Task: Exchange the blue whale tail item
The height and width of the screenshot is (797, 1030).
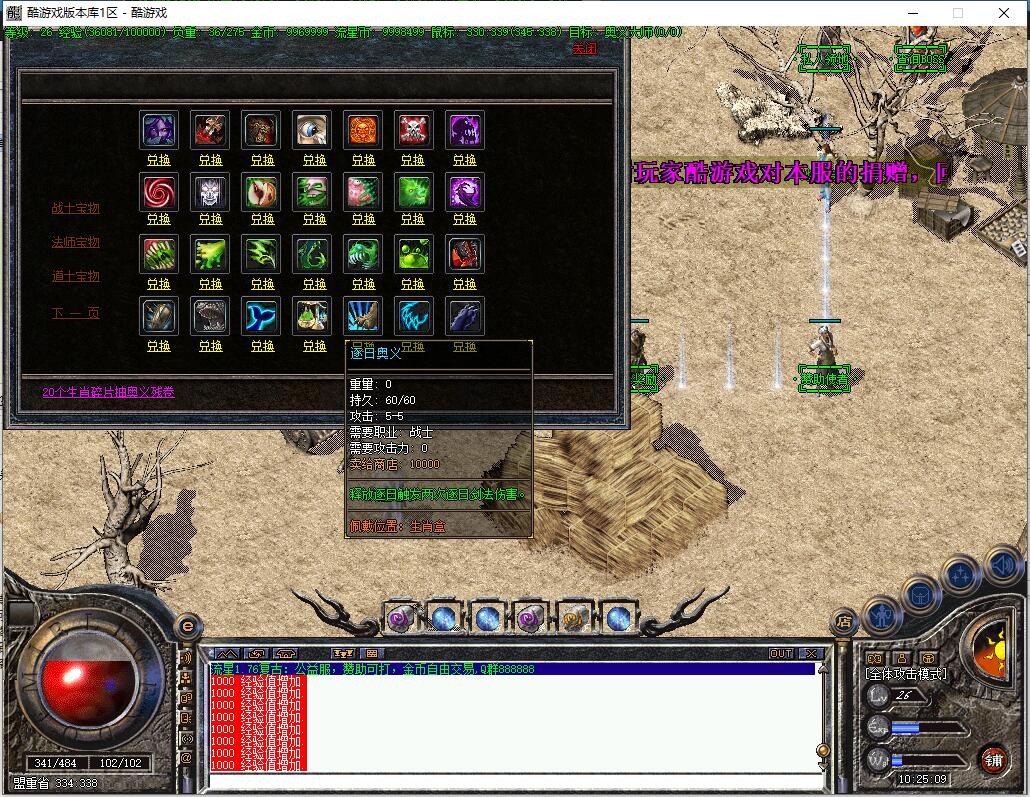Action: (x=262, y=346)
